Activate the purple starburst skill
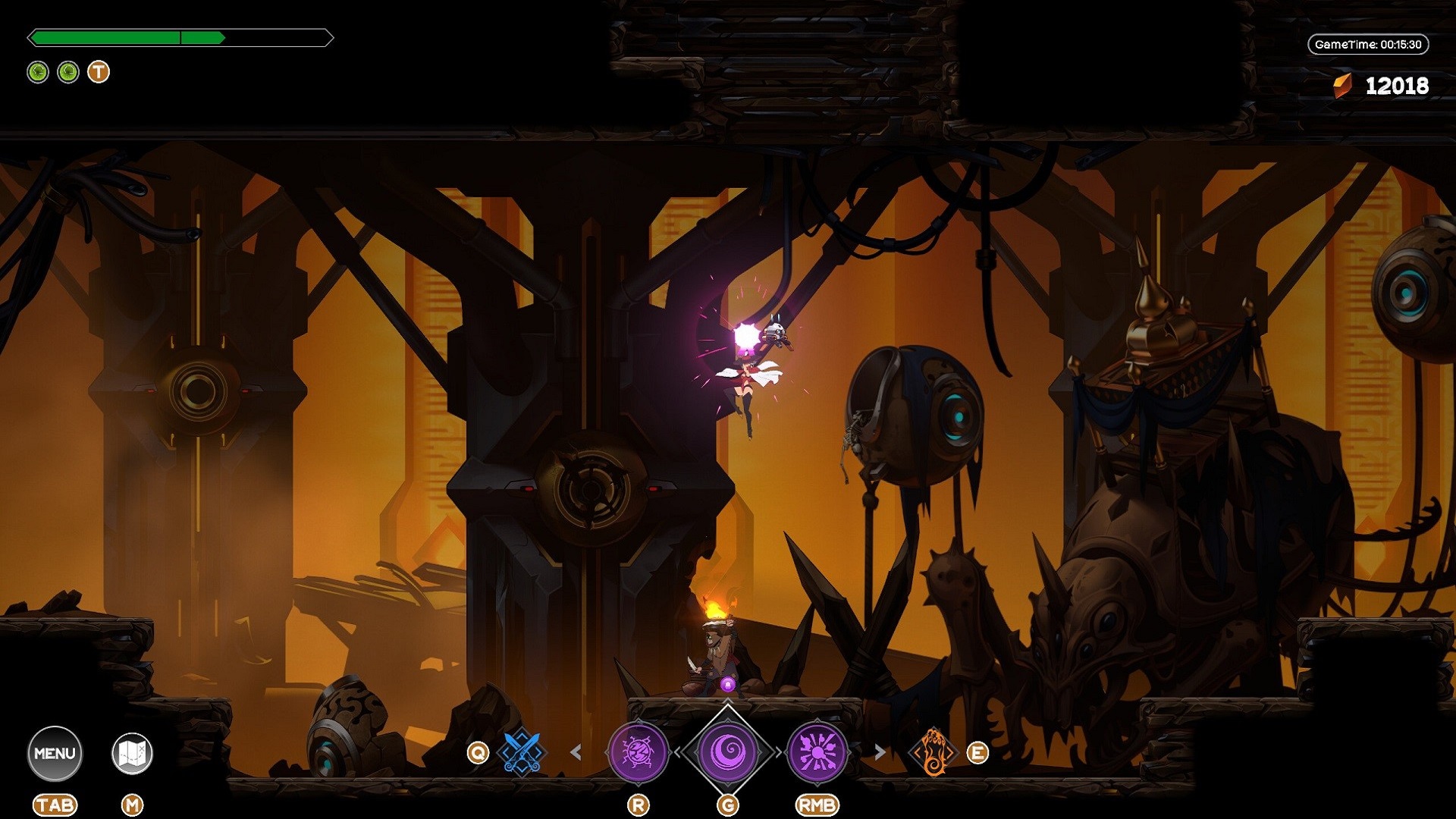 (x=817, y=752)
